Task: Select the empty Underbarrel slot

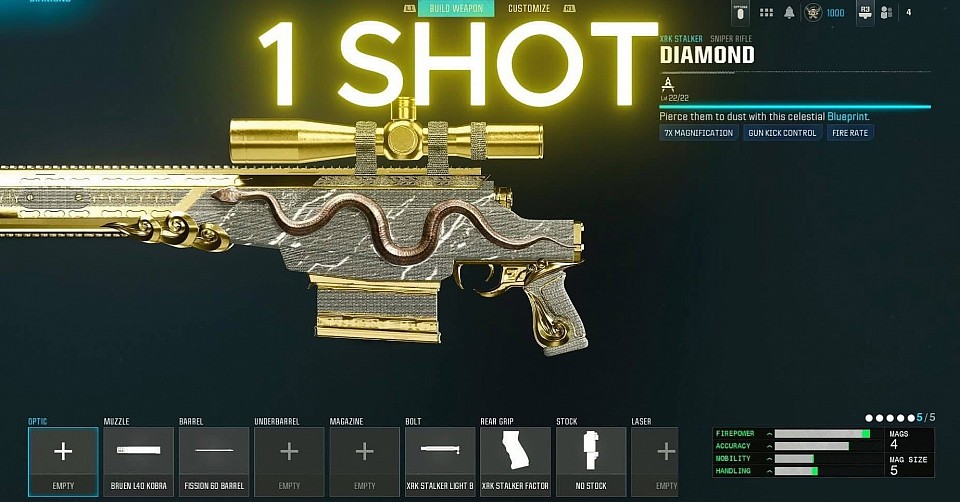Action: pos(289,460)
